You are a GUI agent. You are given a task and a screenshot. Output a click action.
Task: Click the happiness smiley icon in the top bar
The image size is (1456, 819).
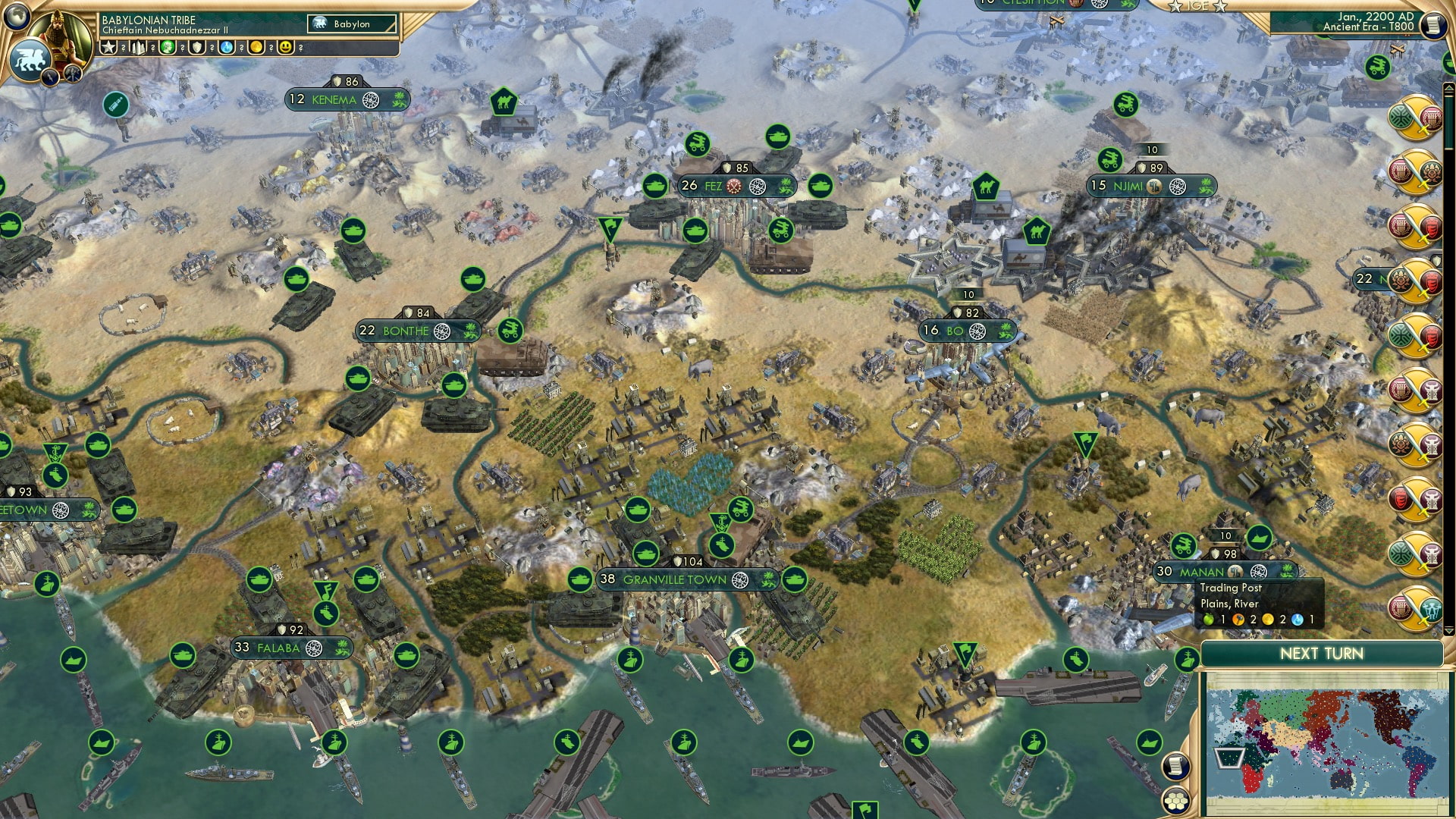[284, 48]
